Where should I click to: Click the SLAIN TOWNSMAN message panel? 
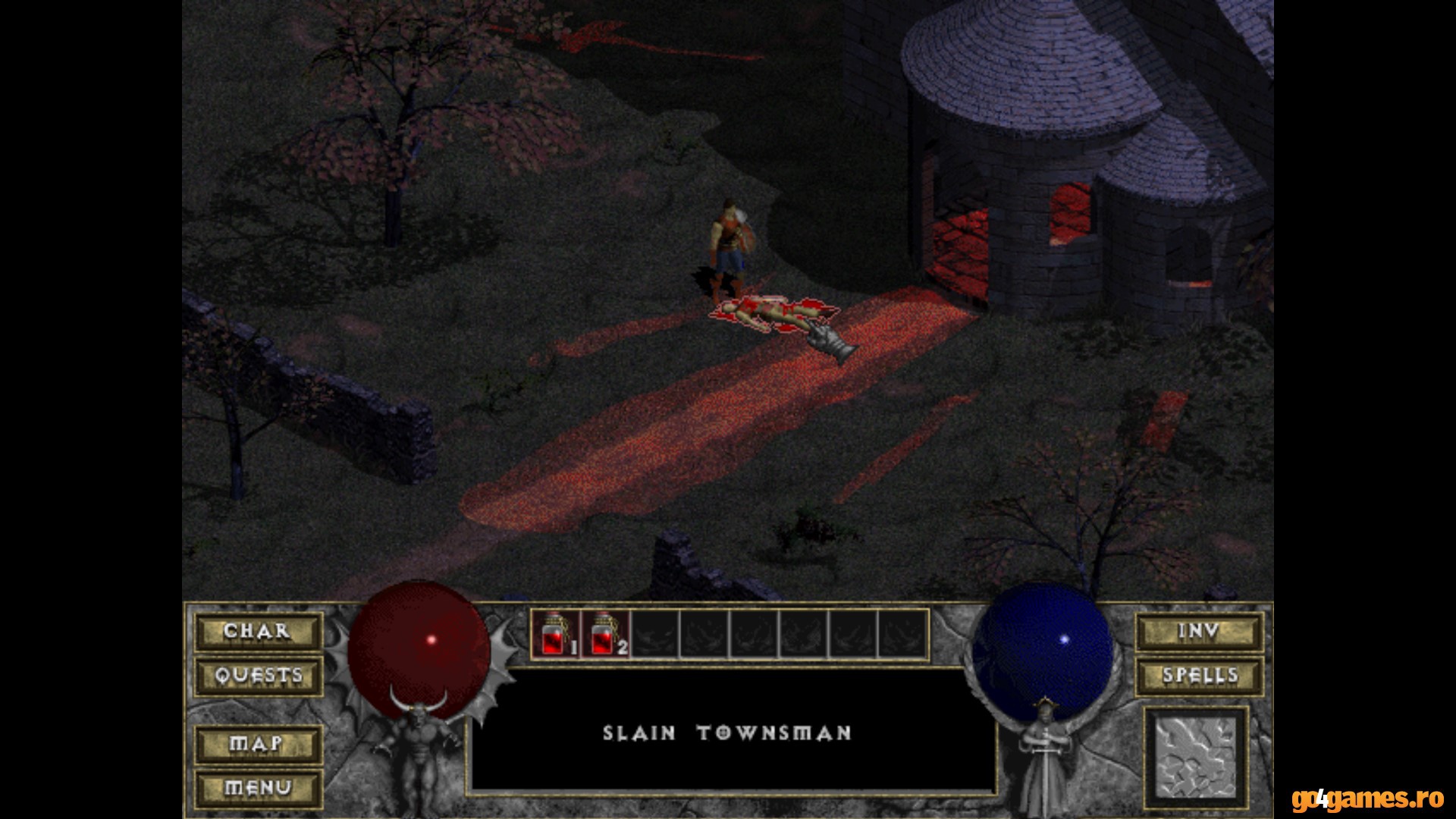click(728, 733)
